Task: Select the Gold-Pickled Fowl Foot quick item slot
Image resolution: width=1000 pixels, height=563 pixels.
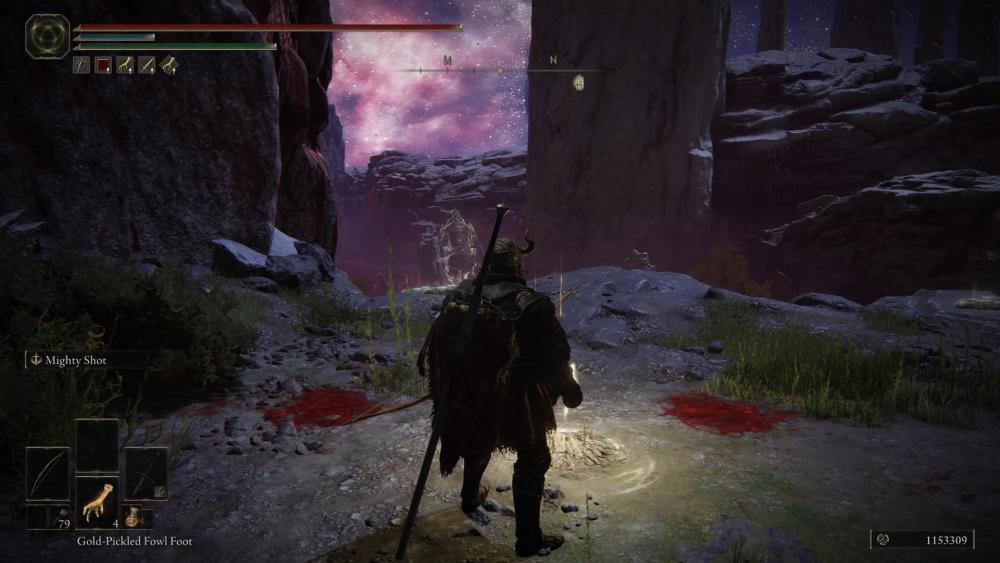Action: tap(97, 501)
